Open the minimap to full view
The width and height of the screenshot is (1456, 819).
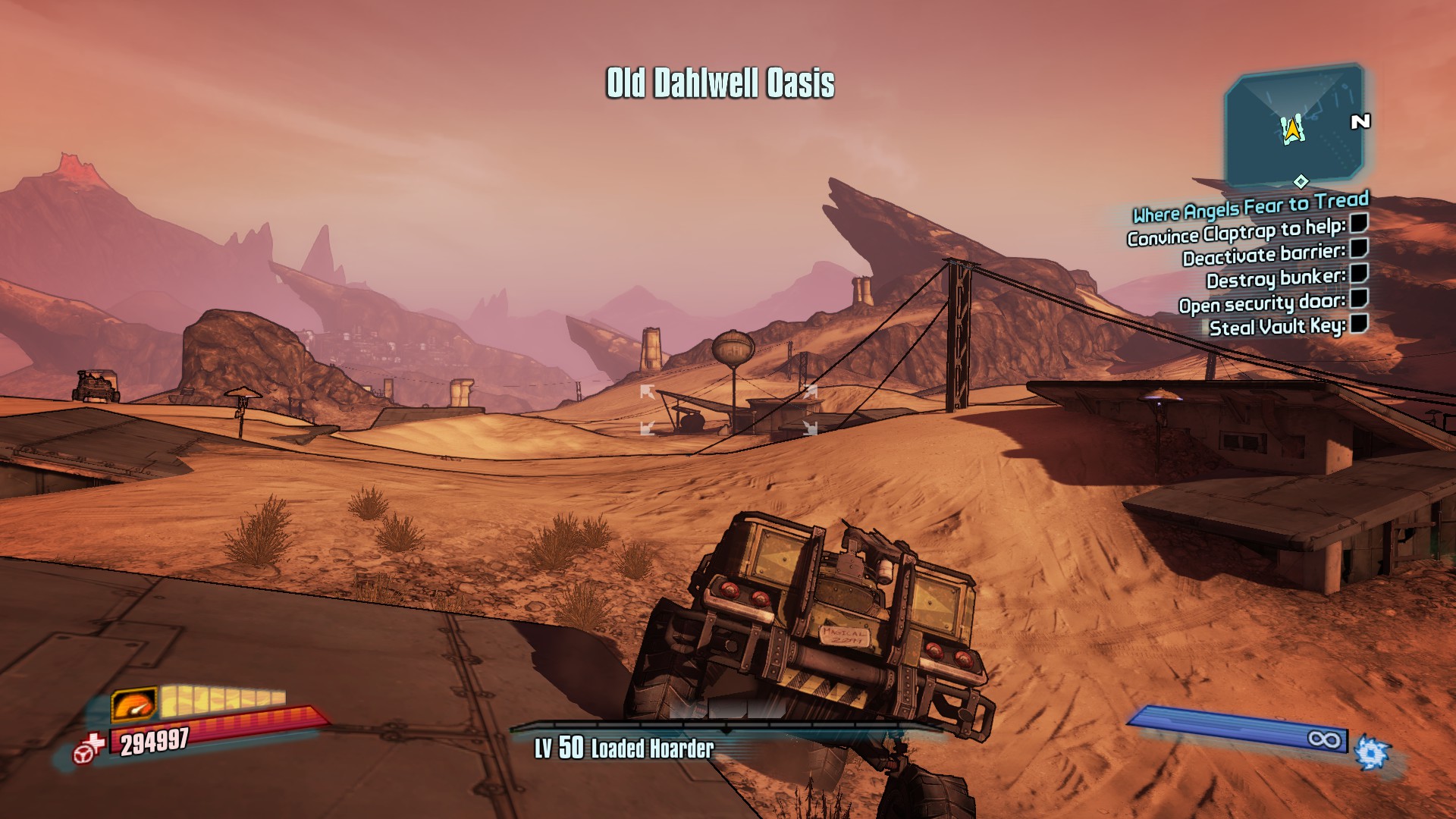pyautogui.click(x=1293, y=121)
